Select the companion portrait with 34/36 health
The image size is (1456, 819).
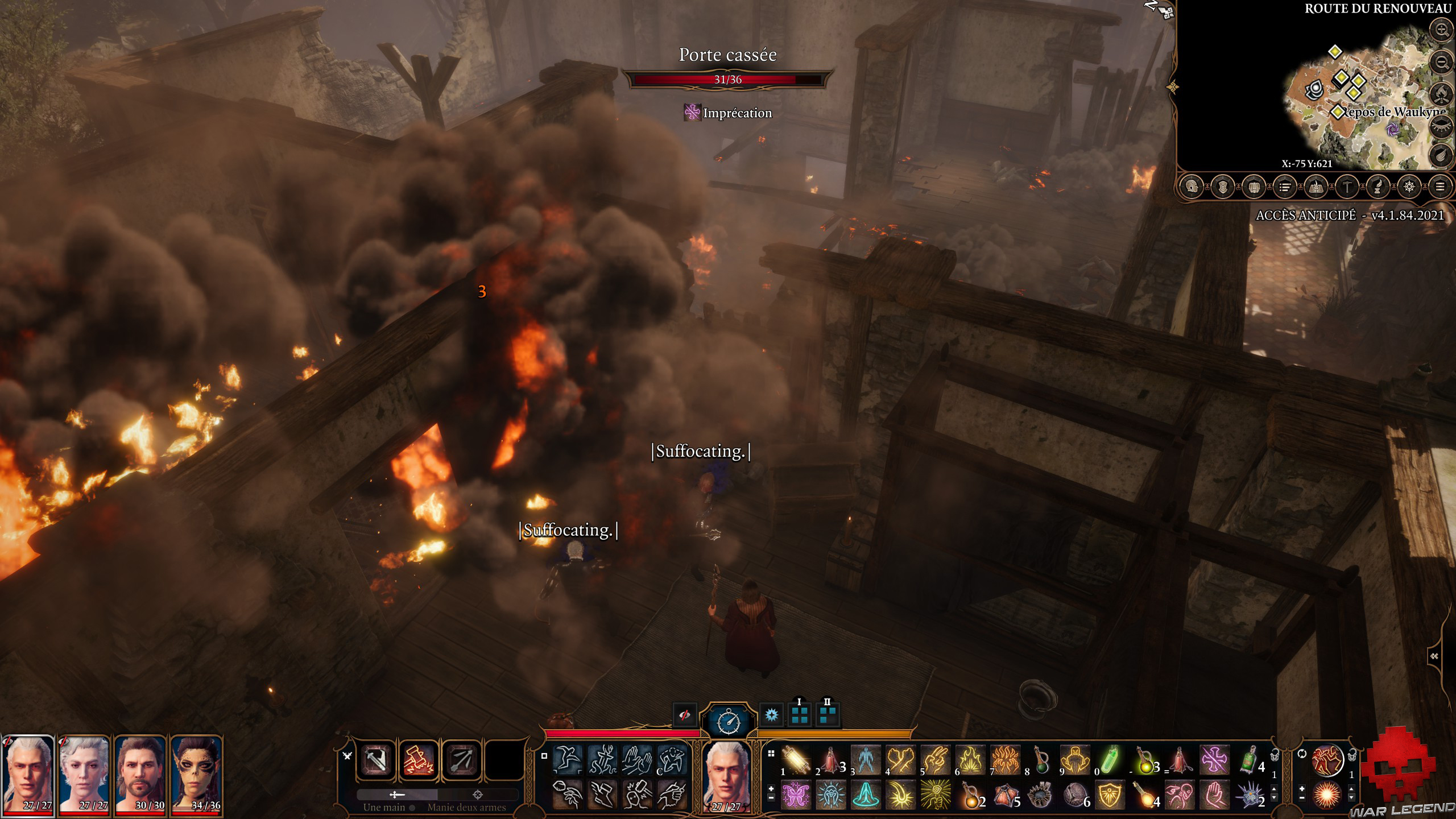pyautogui.click(x=196, y=773)
